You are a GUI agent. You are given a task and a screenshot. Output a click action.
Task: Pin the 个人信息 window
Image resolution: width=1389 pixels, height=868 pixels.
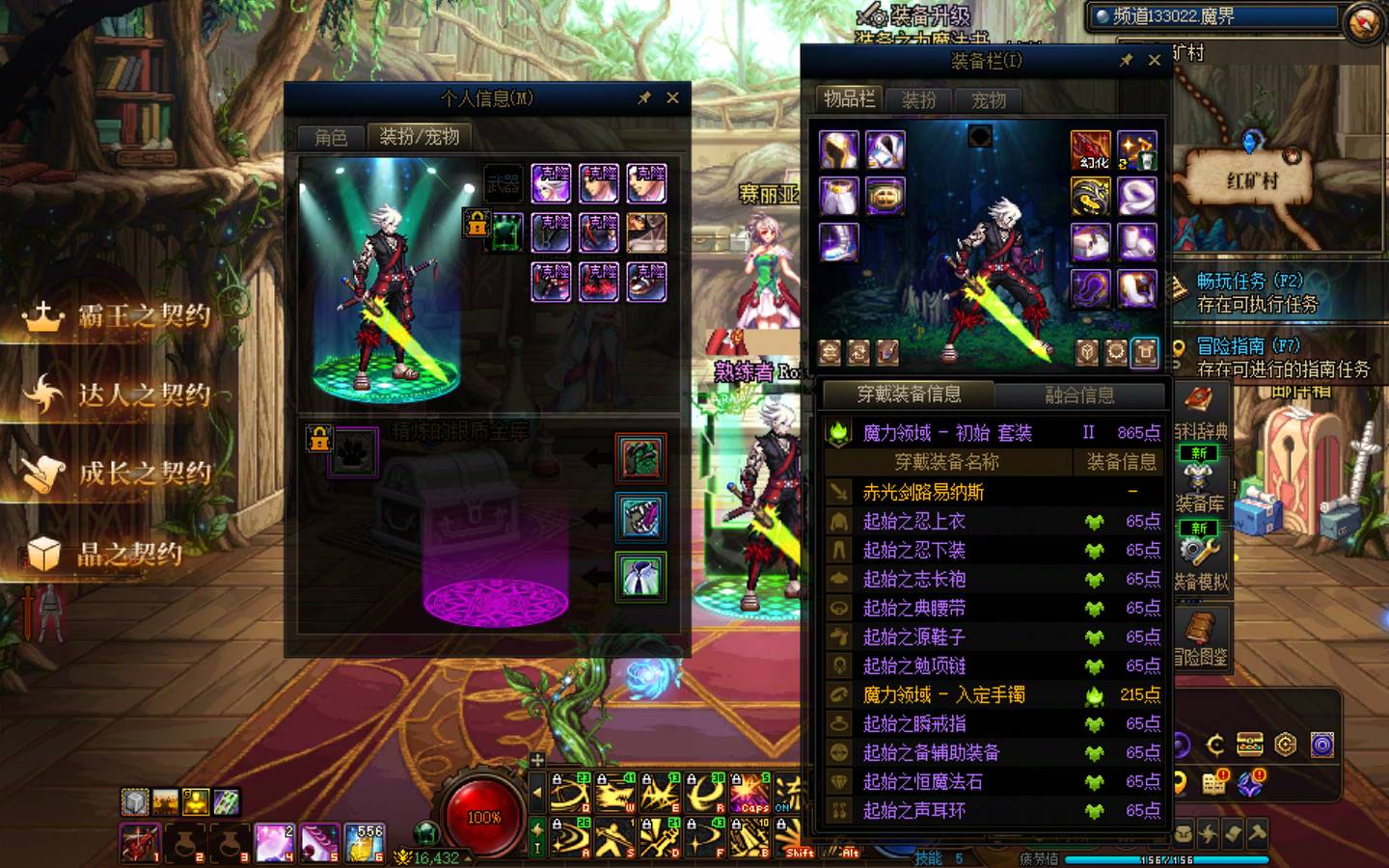click(x=644, y=97)
